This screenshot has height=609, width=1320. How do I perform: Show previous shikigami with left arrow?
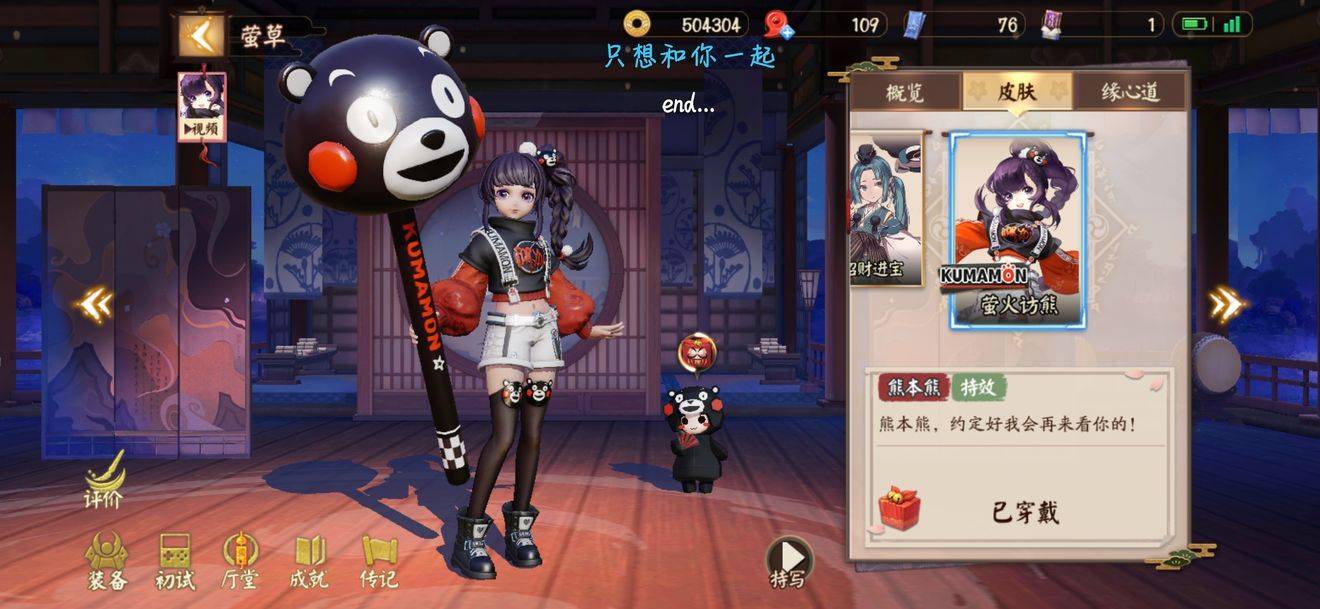pyautogui.click(x=95, y=304)
